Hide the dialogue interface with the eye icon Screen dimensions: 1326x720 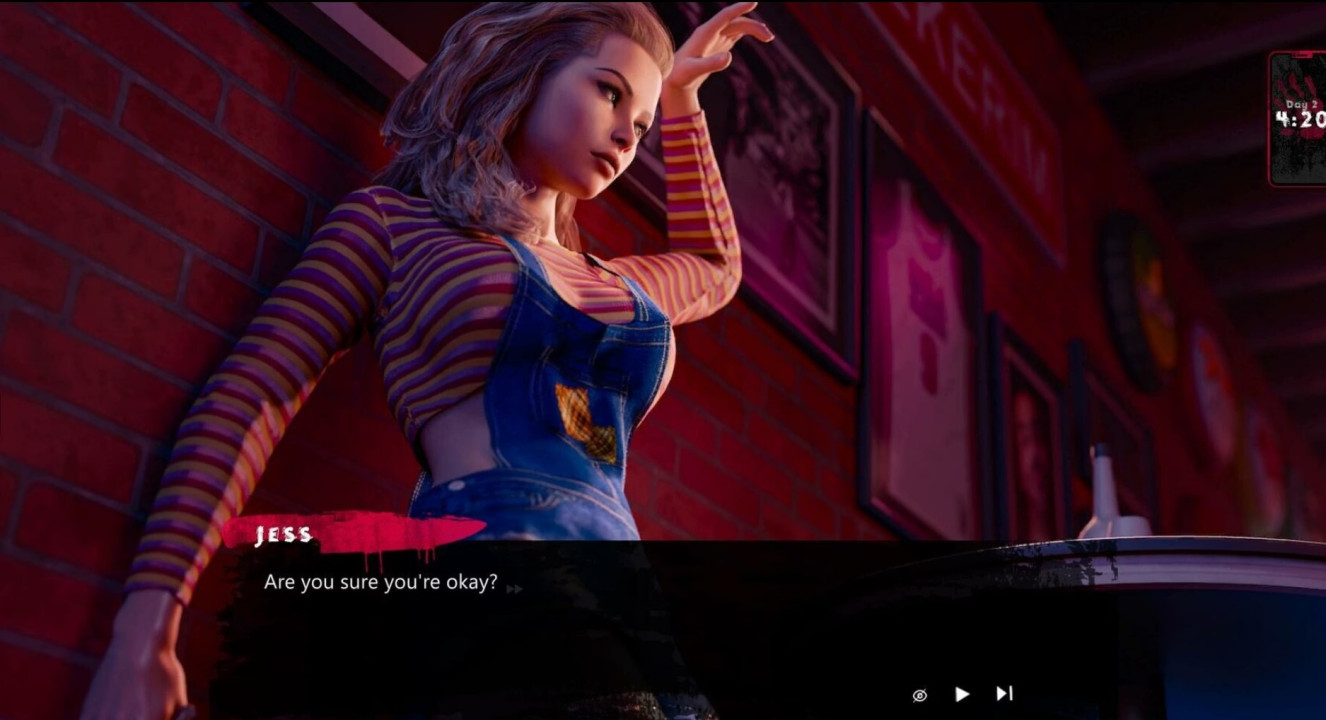click(920, 695)
